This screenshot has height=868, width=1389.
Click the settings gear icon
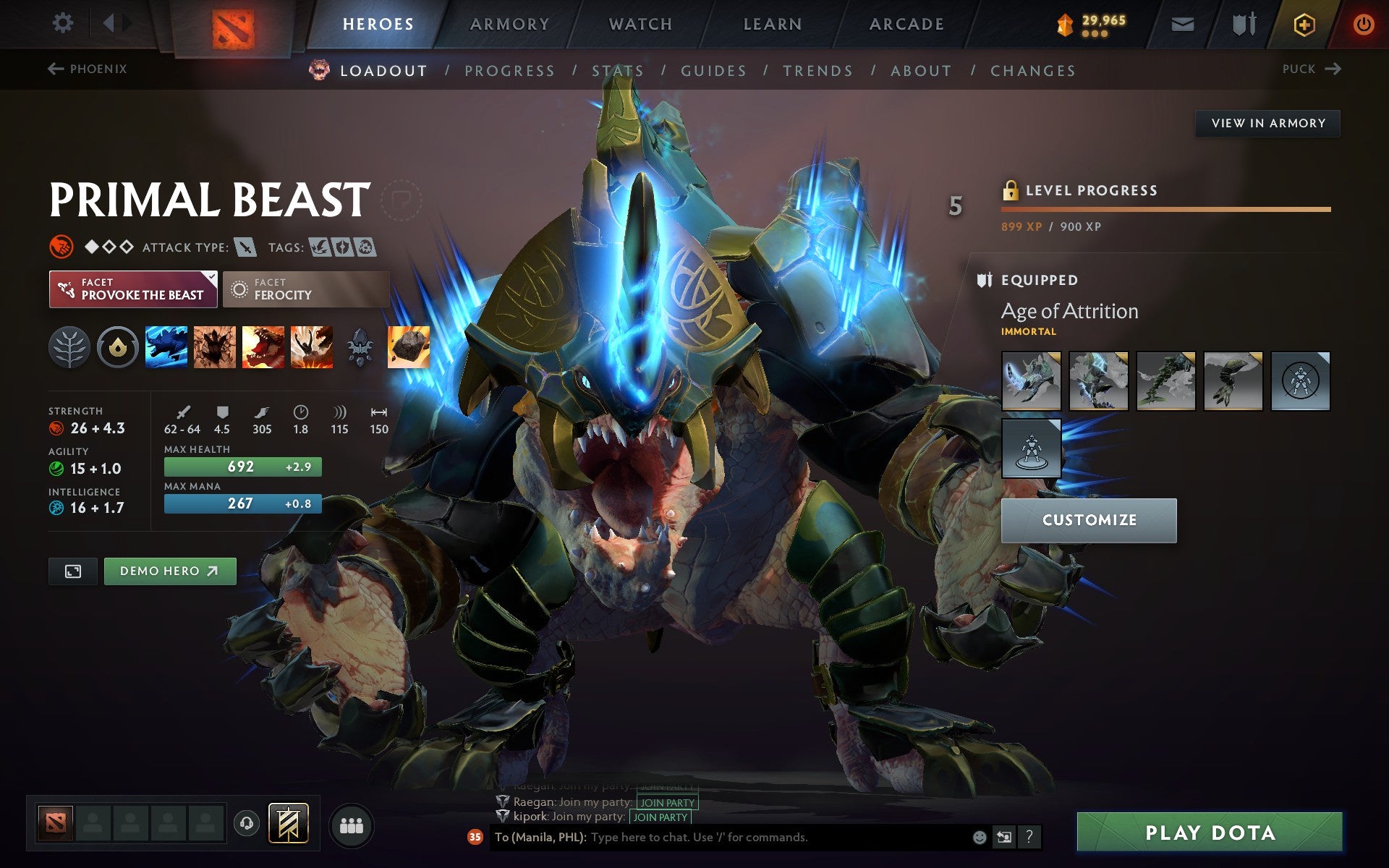click(x=64, y=22)
